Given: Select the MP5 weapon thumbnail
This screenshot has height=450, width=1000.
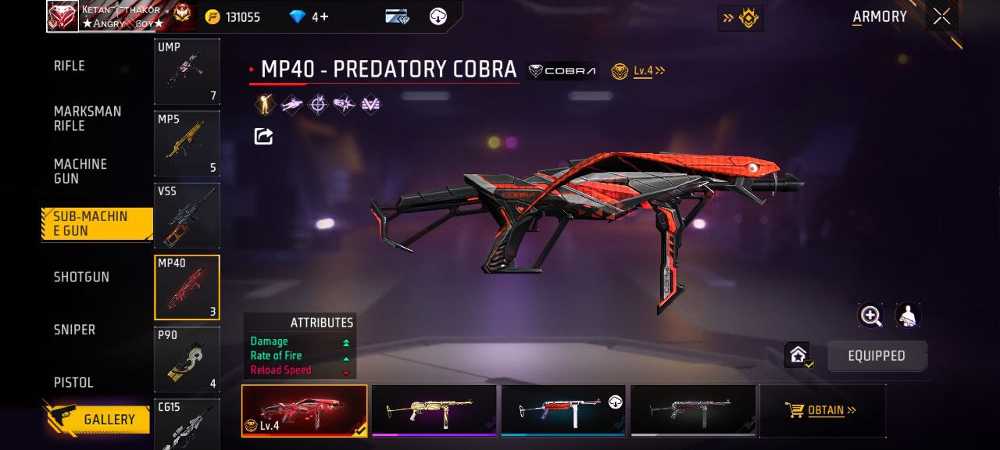Looking at the screenshot, I should point(187,143).
